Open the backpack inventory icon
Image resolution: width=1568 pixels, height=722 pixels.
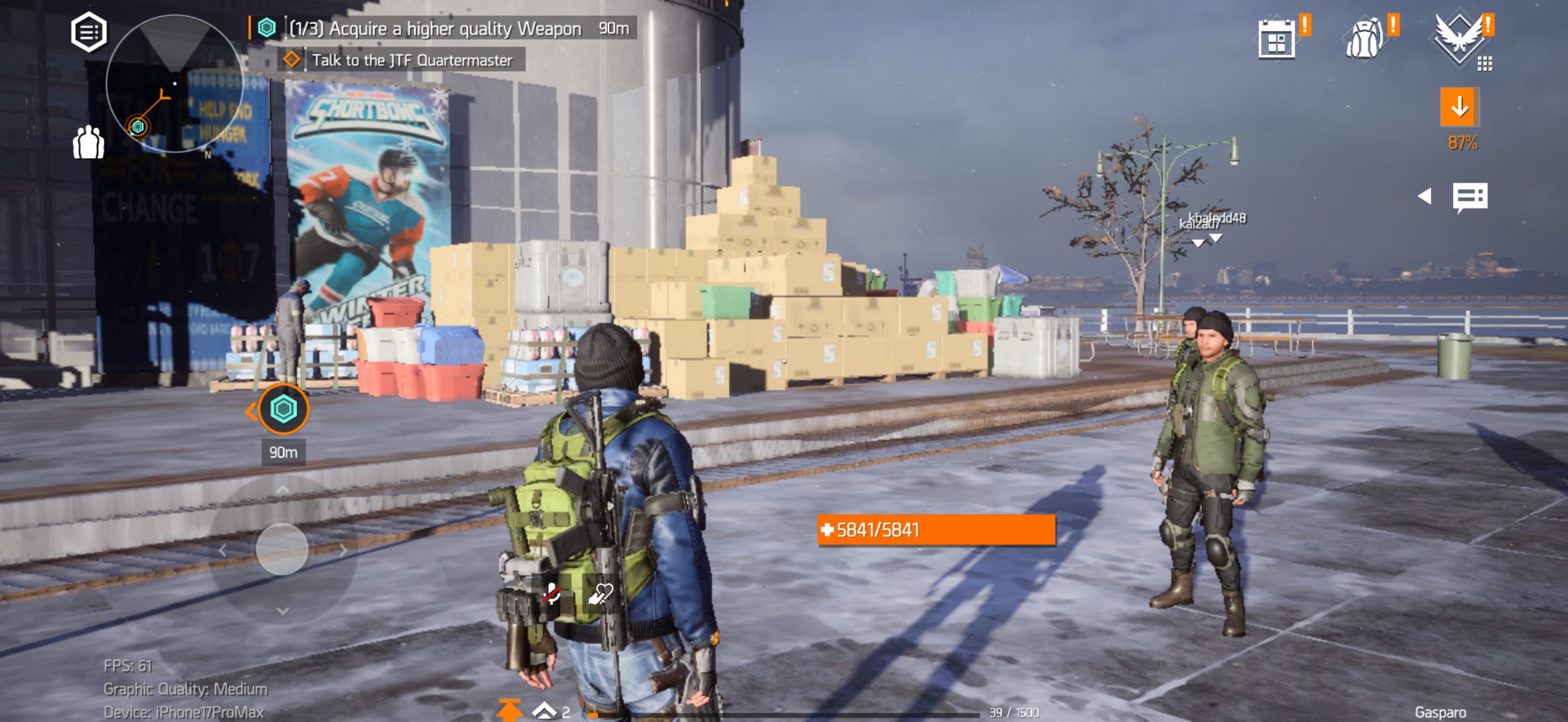coord(1364,39)
